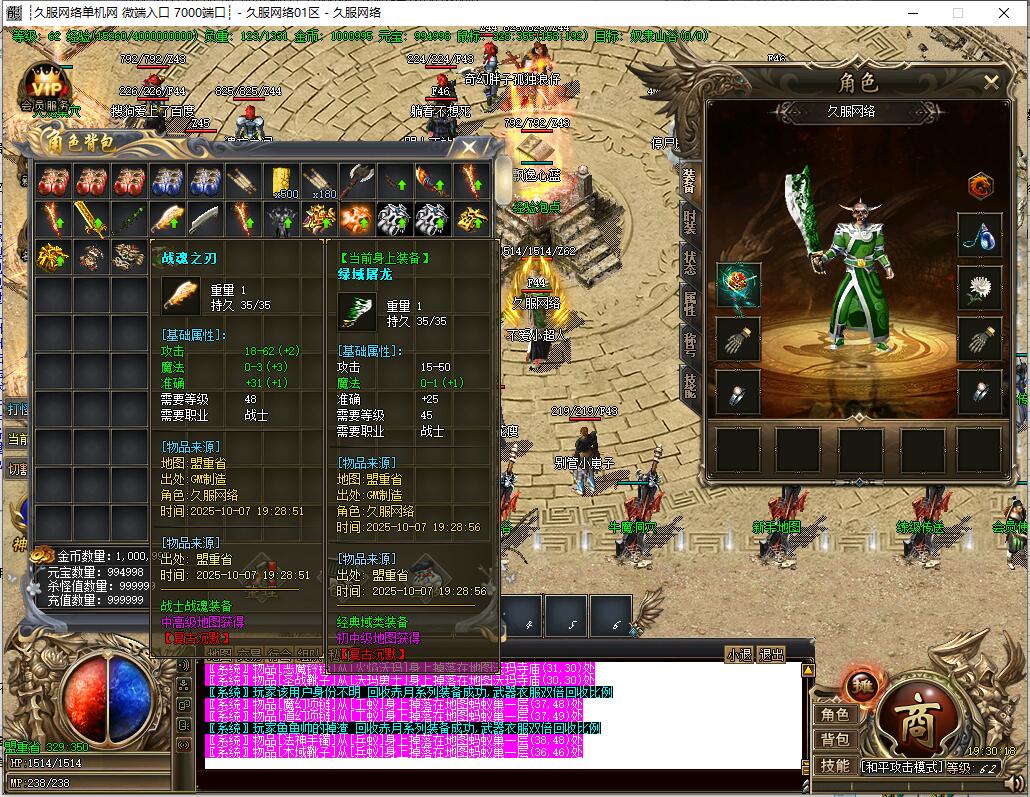Click the 角色 (character) button

pos(834,714)
